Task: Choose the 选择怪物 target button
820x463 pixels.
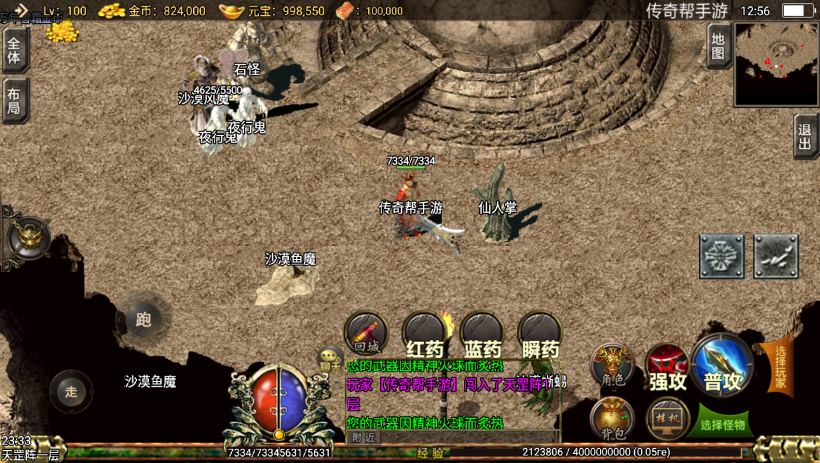Action: pyautogui.click(x=724, y=423)
